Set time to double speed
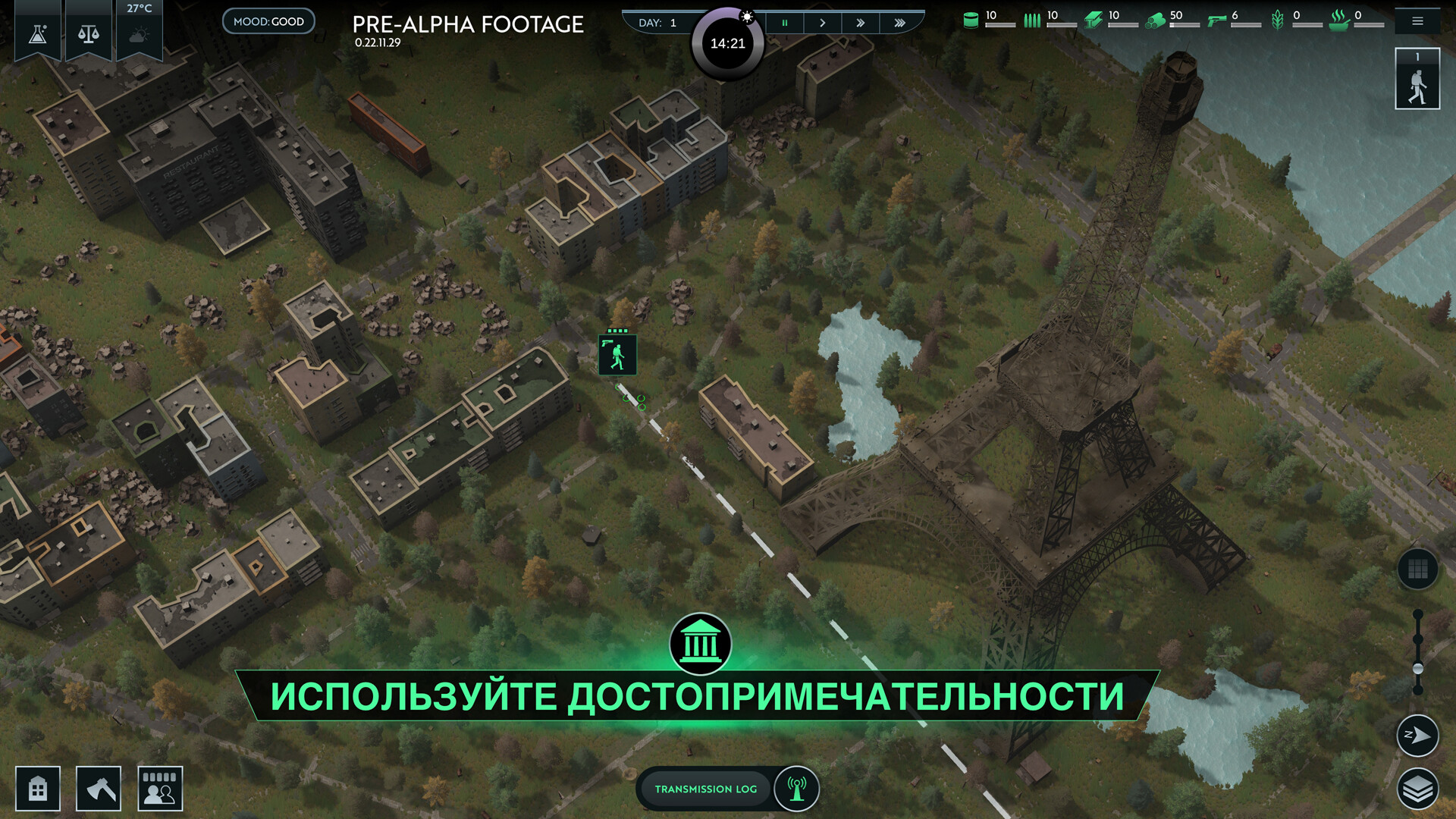 point(861,23)
